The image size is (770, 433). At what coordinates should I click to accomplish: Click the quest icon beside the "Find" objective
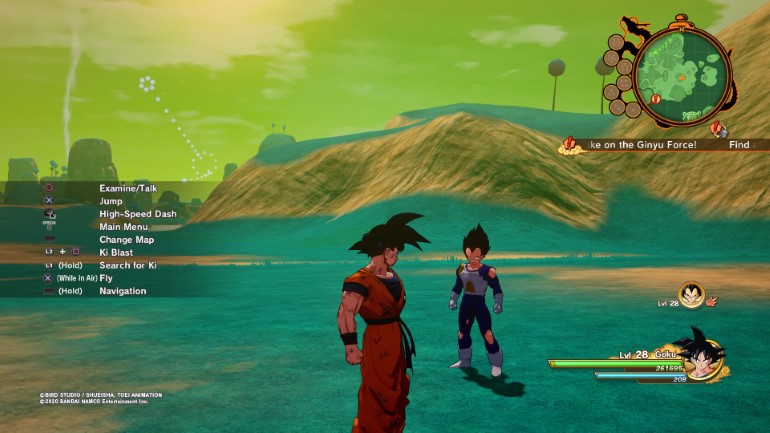pos(718,129)
